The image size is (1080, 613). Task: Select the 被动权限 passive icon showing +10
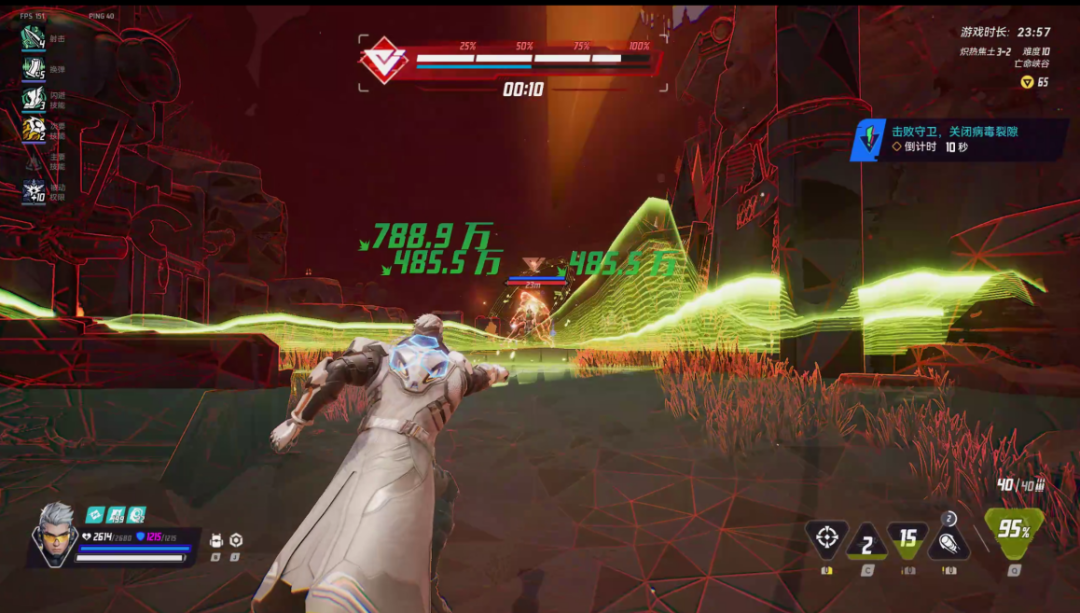[x=34, y=190]
